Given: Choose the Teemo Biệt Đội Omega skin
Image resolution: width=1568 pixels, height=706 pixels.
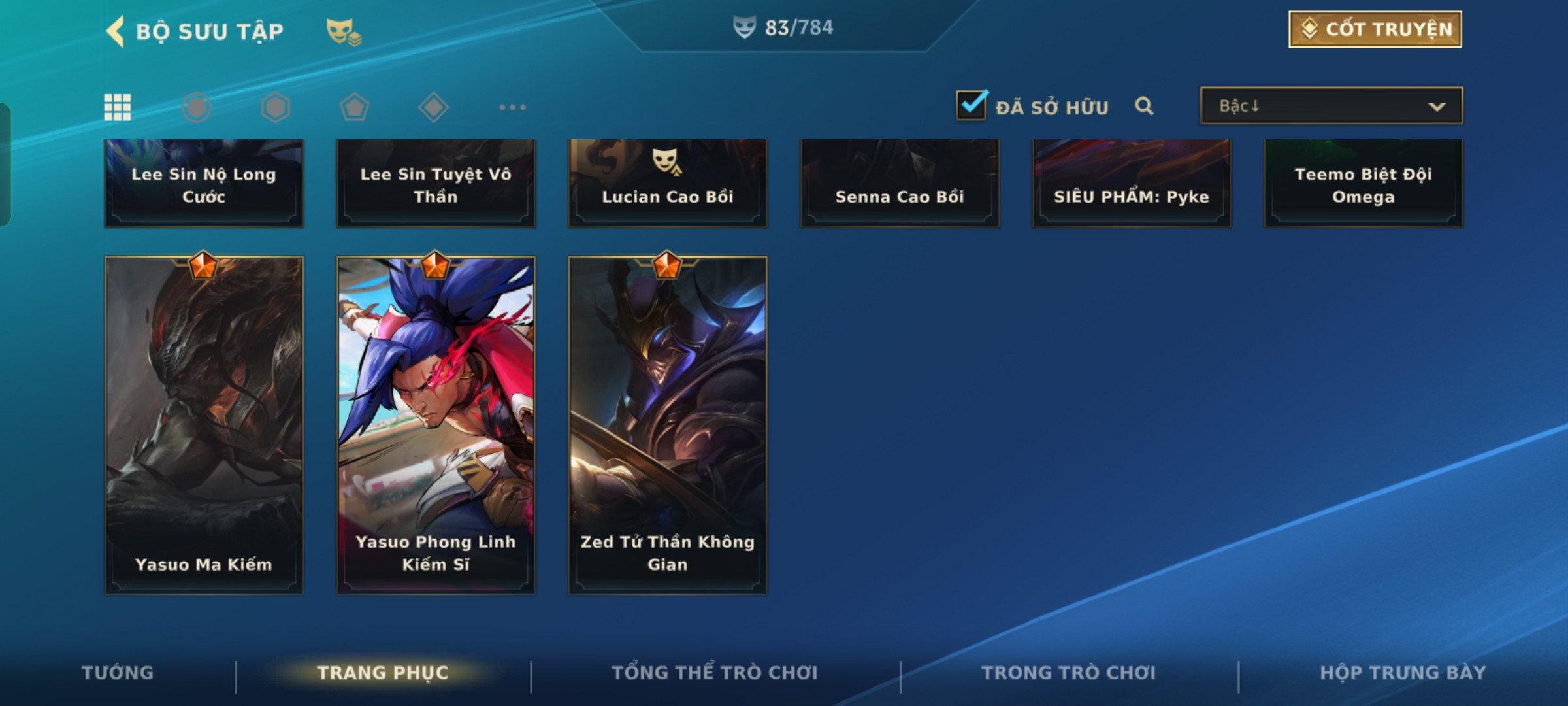Looking at the screenshot, I should pyautogui.click(x=1364, y=184).
